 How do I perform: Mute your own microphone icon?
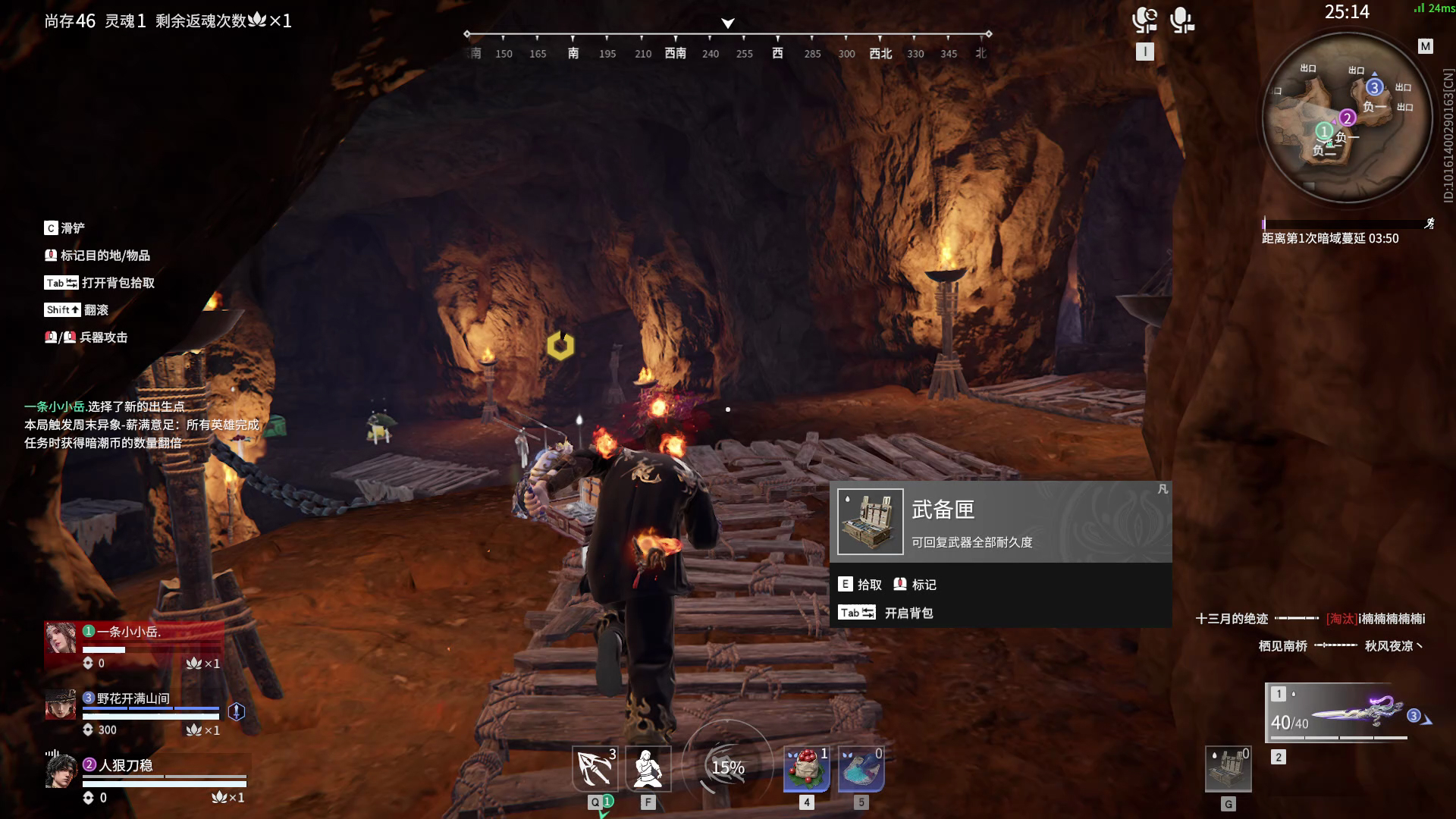coord(1181,20)
